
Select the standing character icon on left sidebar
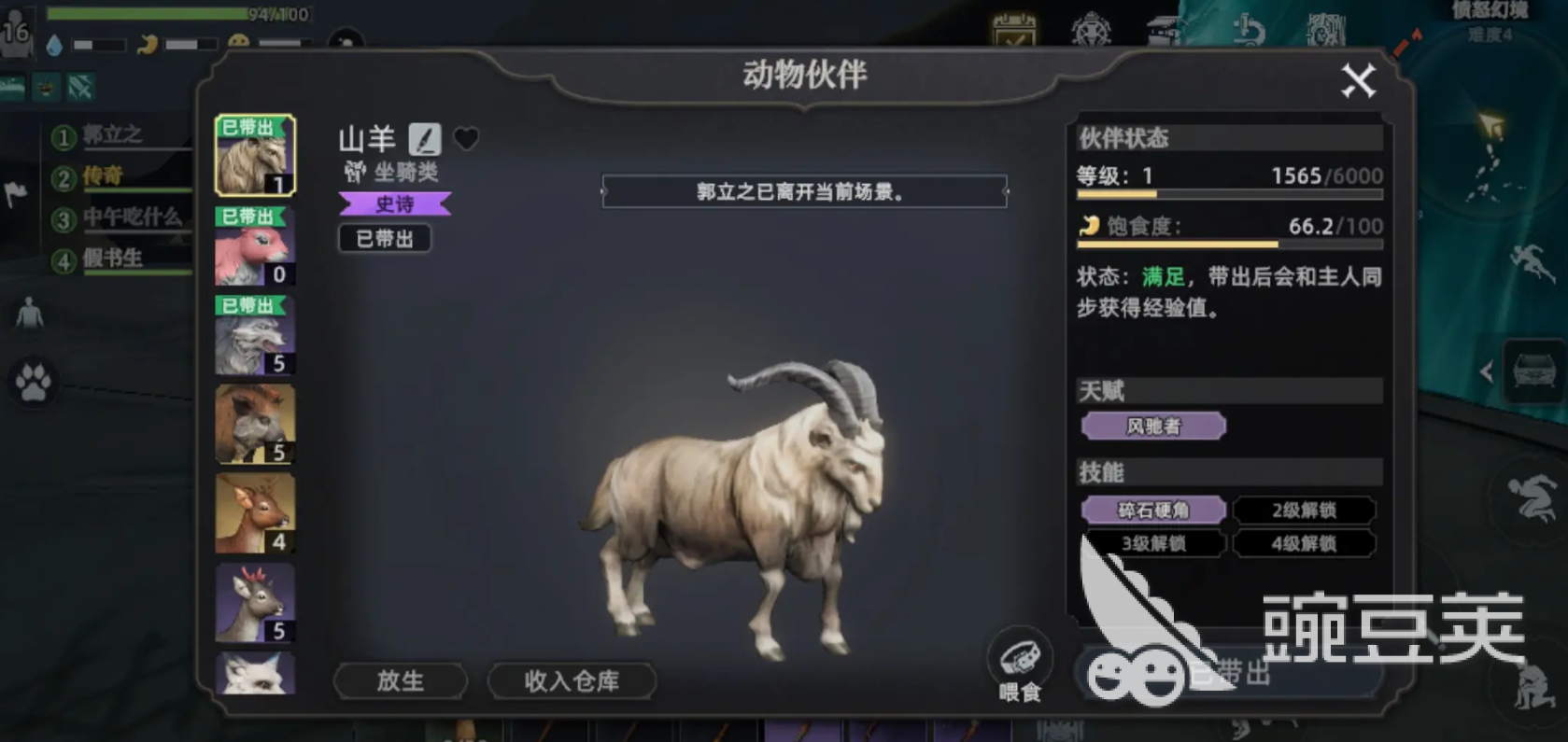tap(31, 315)
